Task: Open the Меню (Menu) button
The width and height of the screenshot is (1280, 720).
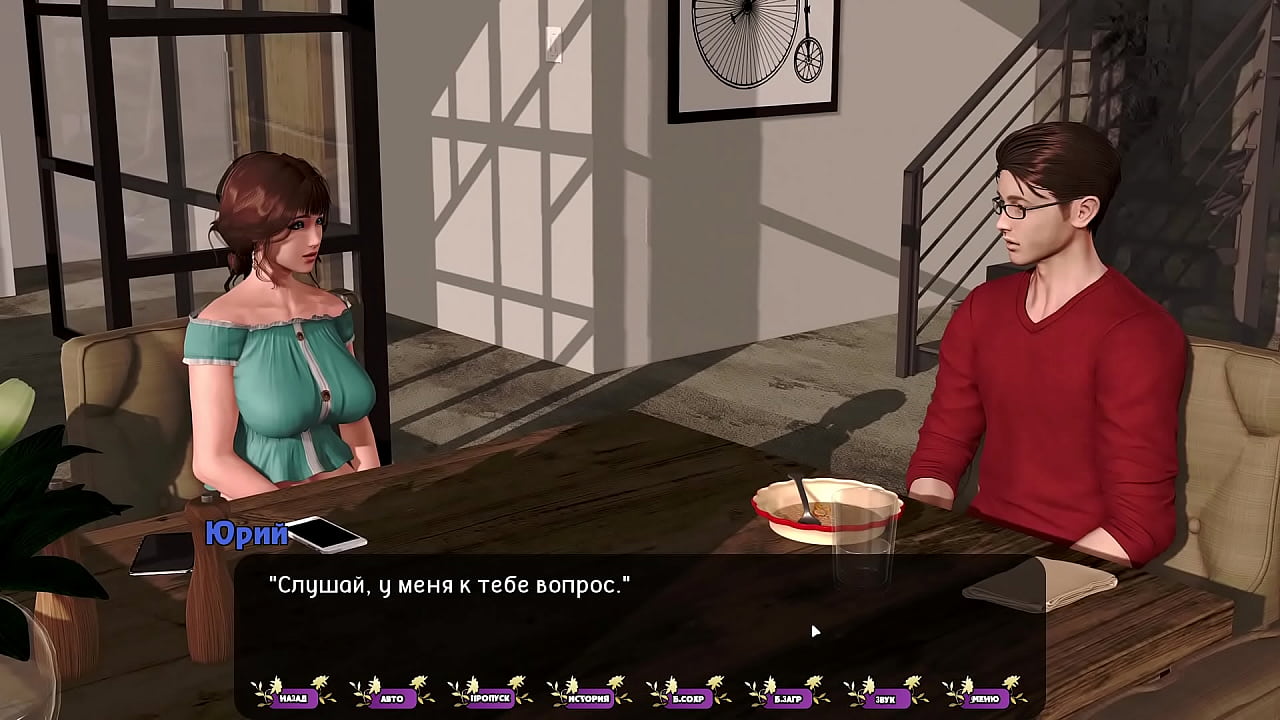Action: tap(985, 697)
